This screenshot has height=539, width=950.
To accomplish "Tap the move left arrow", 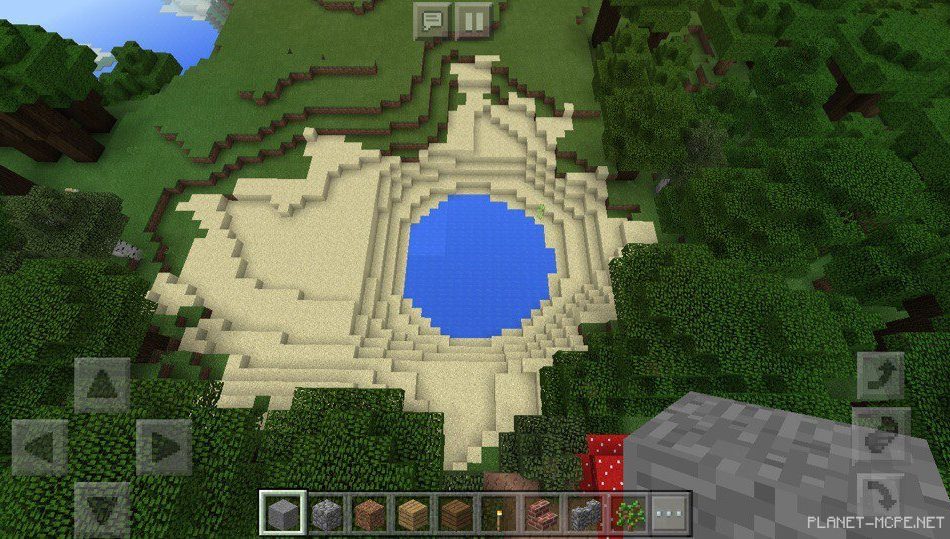I will point(39,446).
